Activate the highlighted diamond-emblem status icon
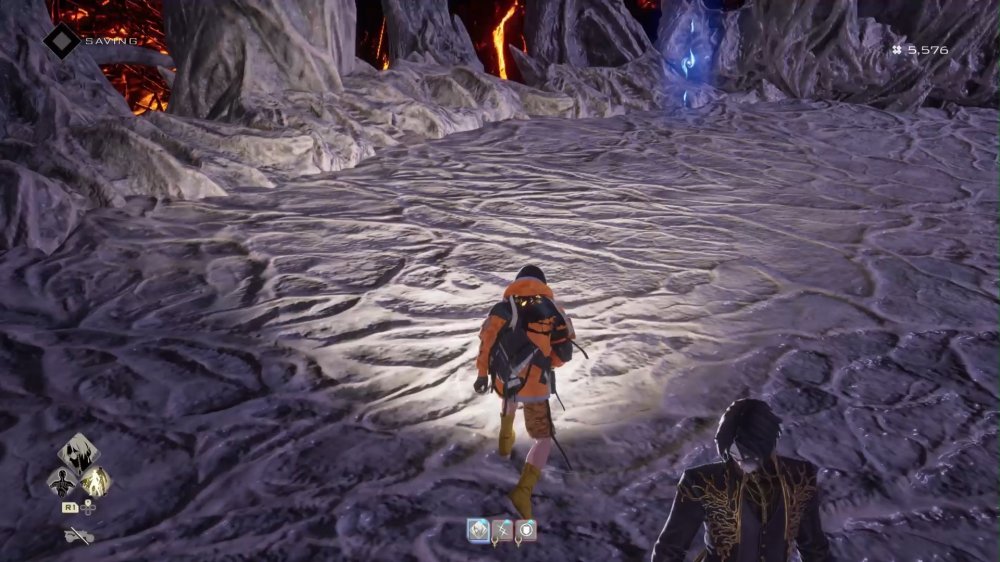The width and height of the screenshot is (1000, 562). [x=479, y=531]
